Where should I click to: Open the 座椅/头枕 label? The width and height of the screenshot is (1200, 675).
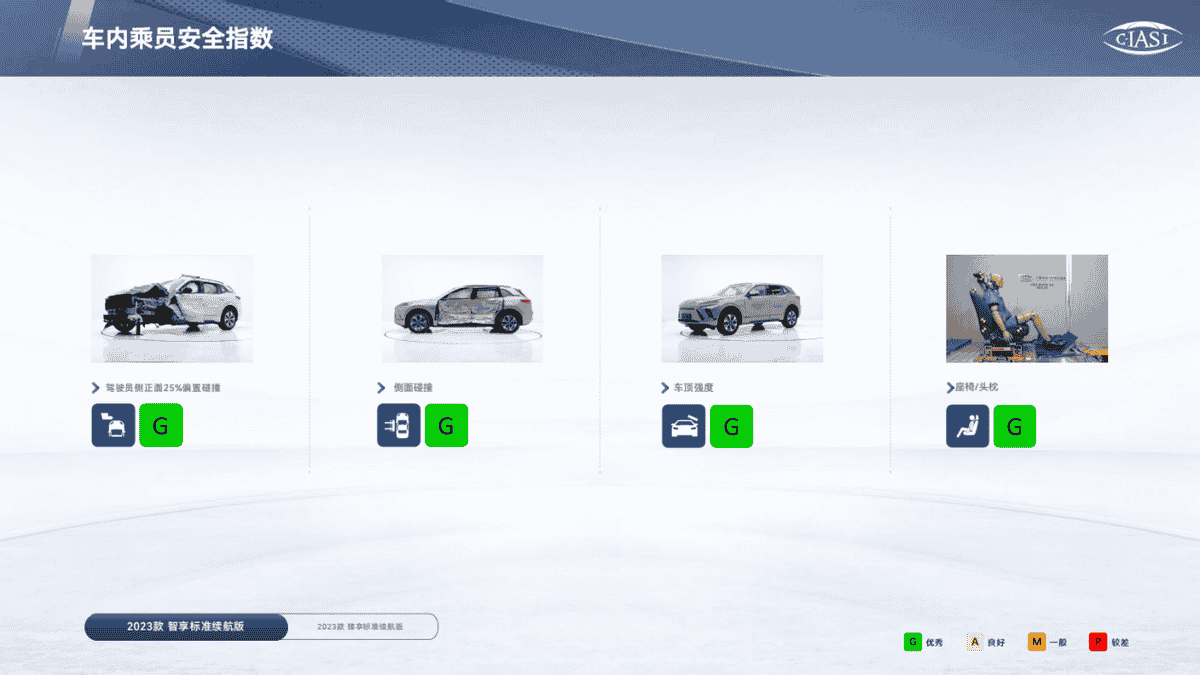coord(976,388)
